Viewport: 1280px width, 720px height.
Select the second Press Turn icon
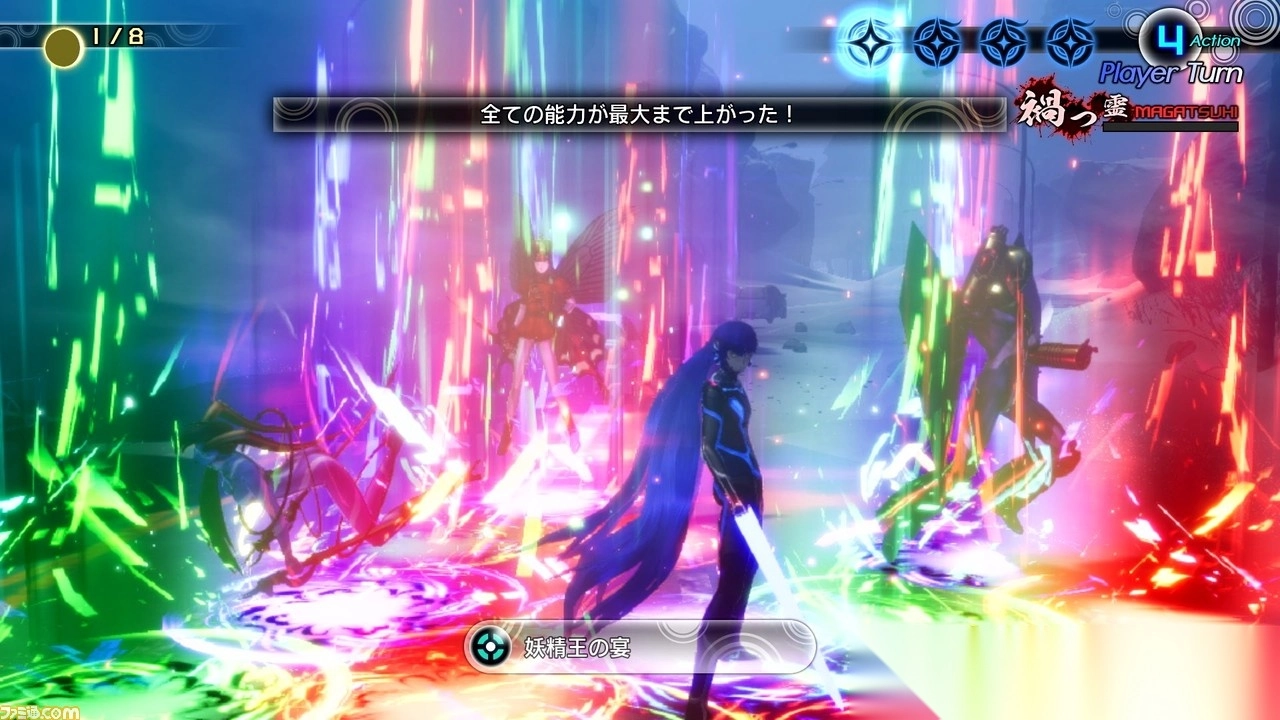tap(935, 43)
